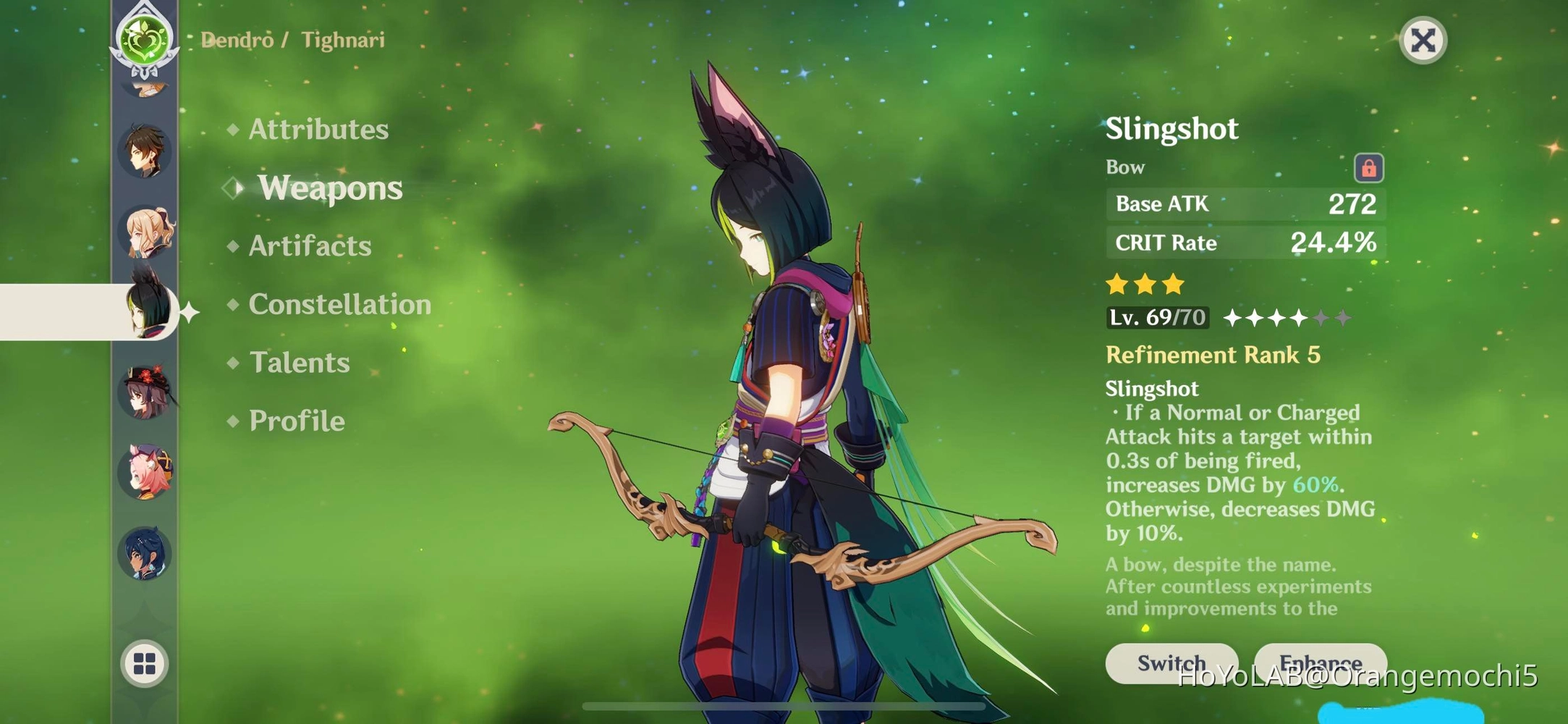Screen dimensions: 1568x724
Task: View the Talents section
Action: [x=299, y=362]
